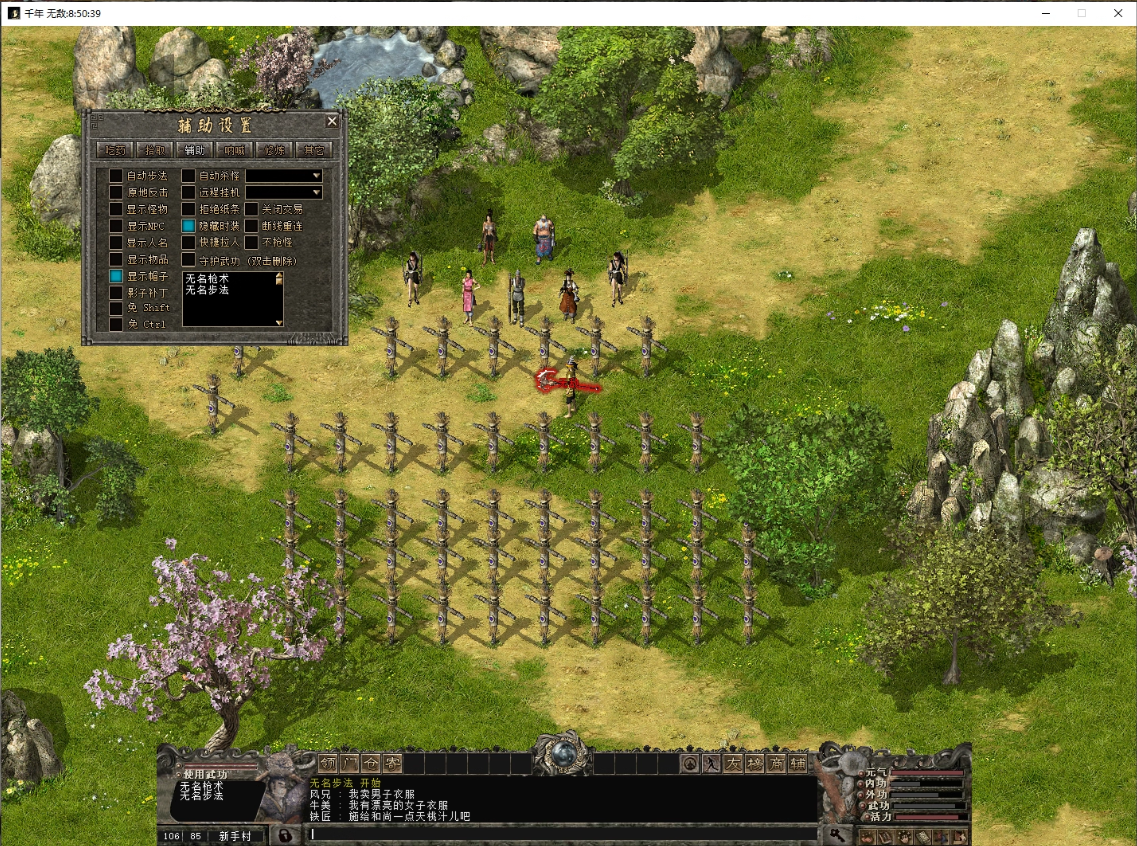The image size is (1137, 846).
Task: Enable the 自动步法 checkbox
Action: point(116,176)
